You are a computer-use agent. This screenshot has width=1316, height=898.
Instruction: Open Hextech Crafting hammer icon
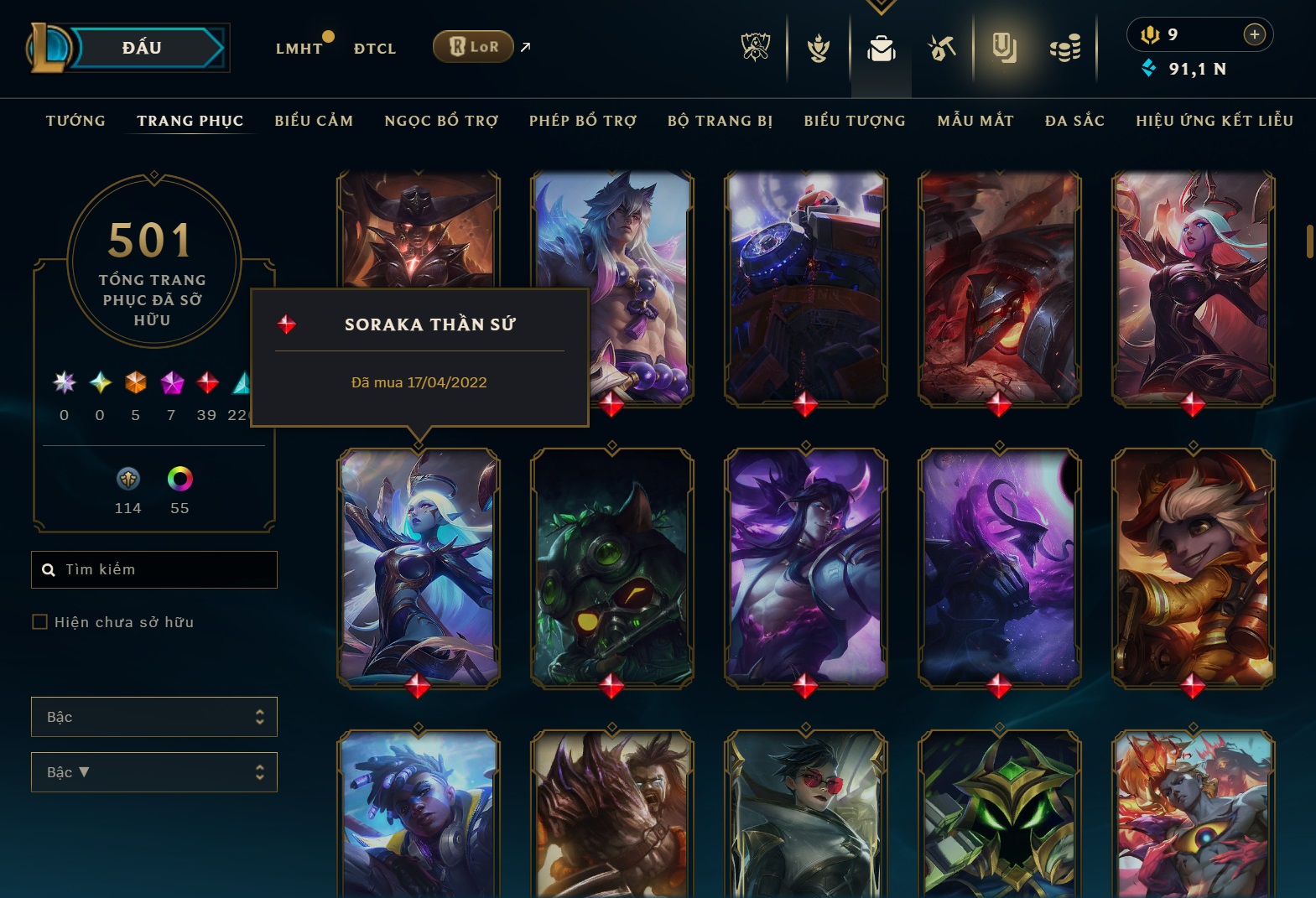point(943,48)
